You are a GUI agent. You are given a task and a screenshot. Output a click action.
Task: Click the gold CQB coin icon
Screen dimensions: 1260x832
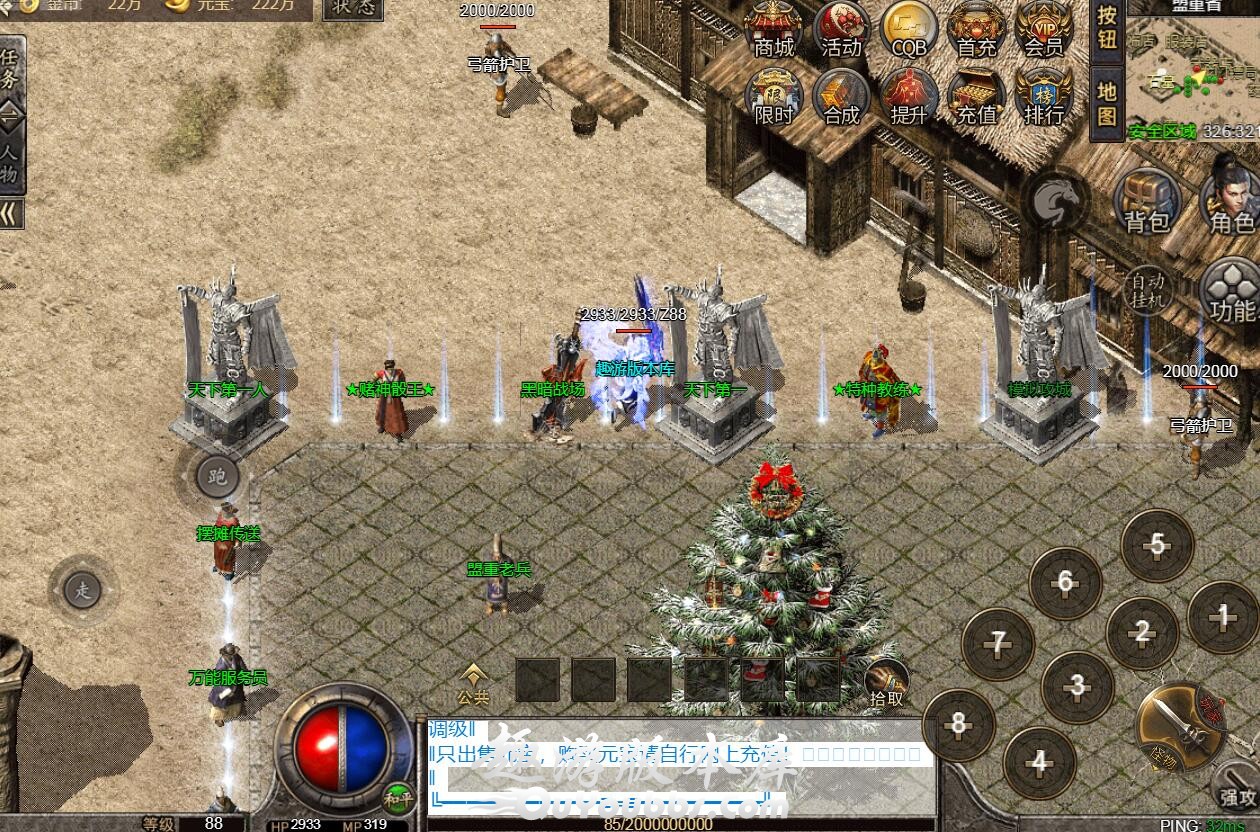908,30
